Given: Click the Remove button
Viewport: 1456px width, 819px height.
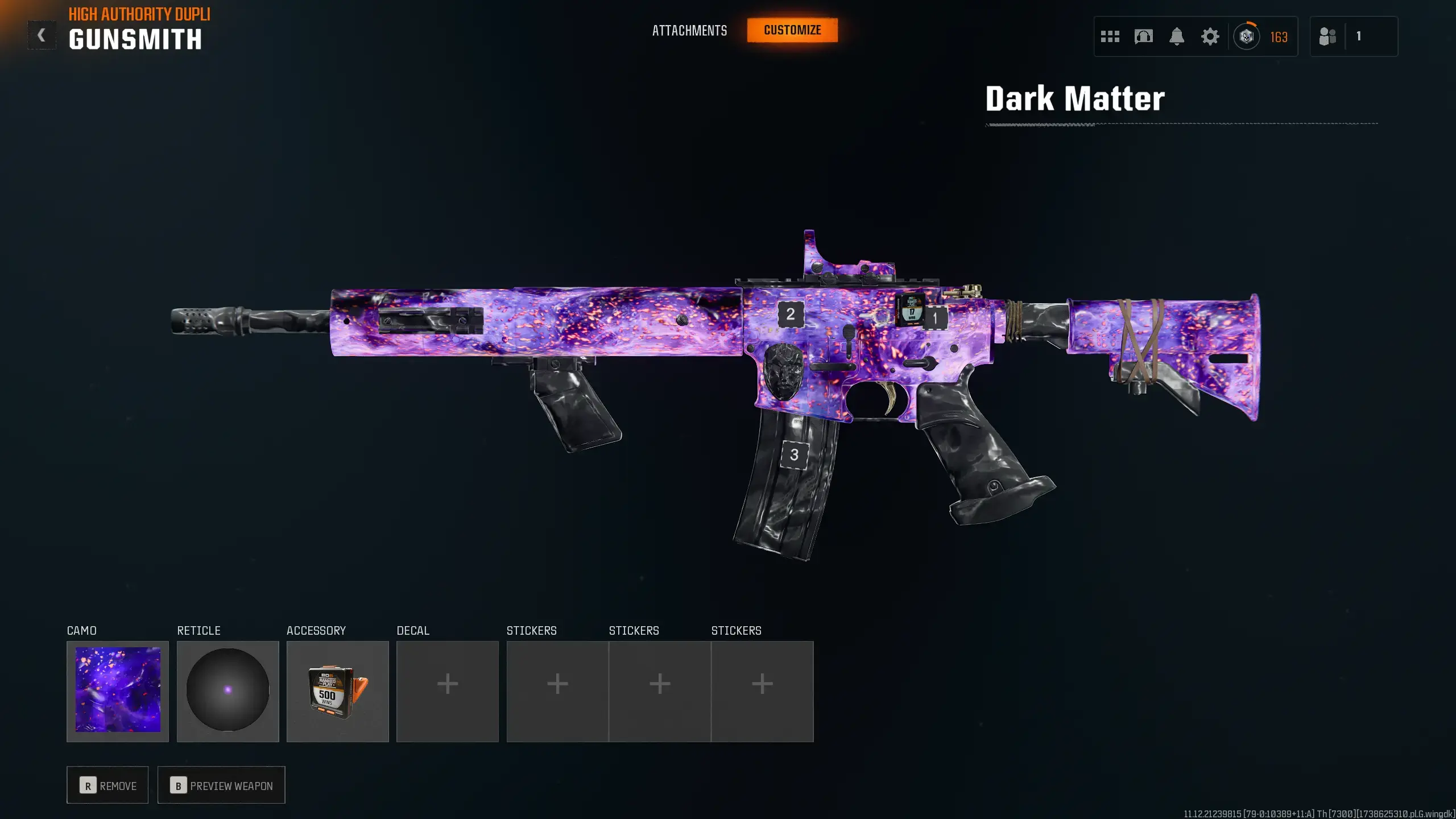Looking at the screenshot, I should (x=107, y=785).
